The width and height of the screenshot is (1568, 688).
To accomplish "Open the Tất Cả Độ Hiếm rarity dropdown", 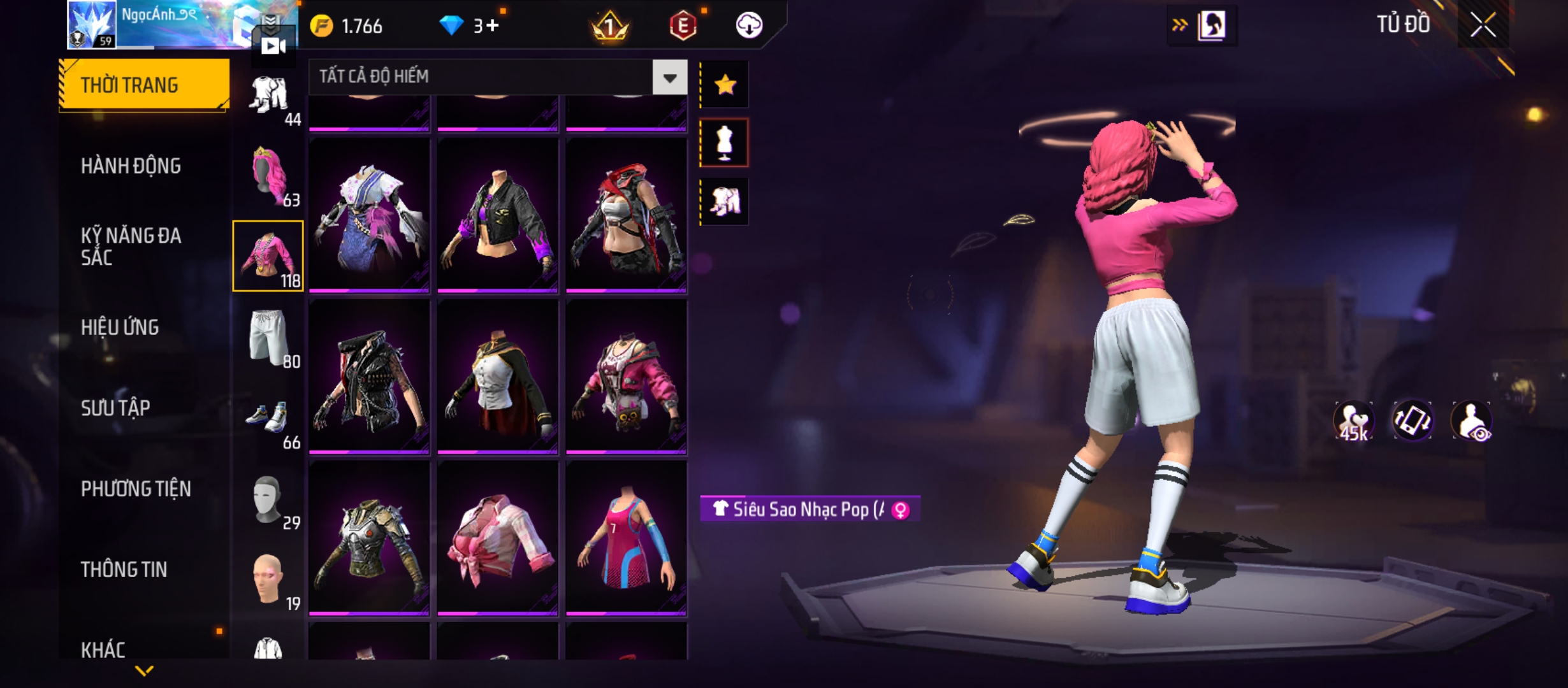I will point(669,78).
